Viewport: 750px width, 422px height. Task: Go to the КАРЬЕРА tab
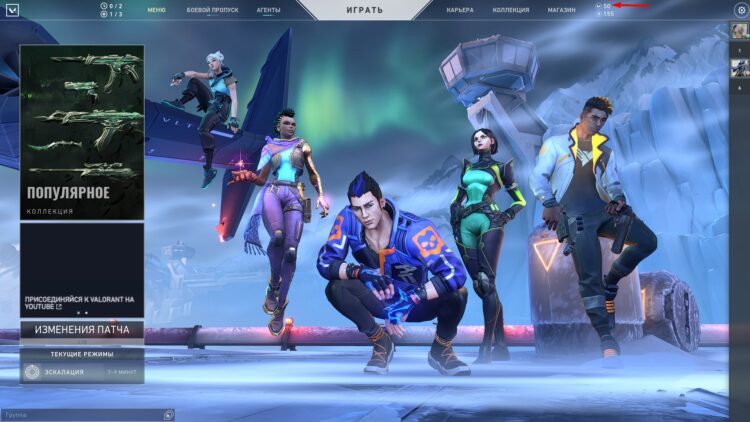coord(460,10)
